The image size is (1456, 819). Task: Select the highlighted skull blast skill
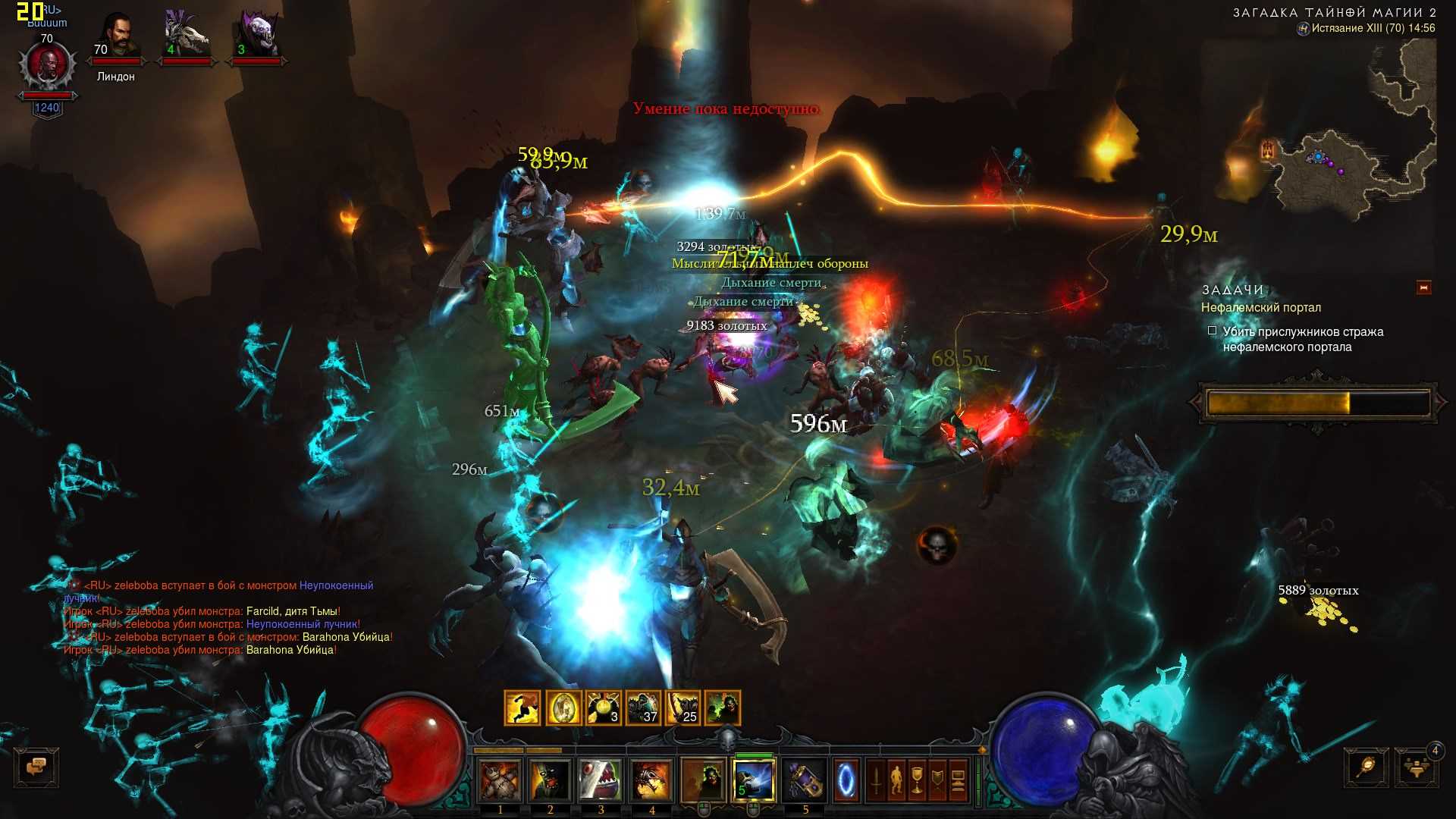click(754, 780)
